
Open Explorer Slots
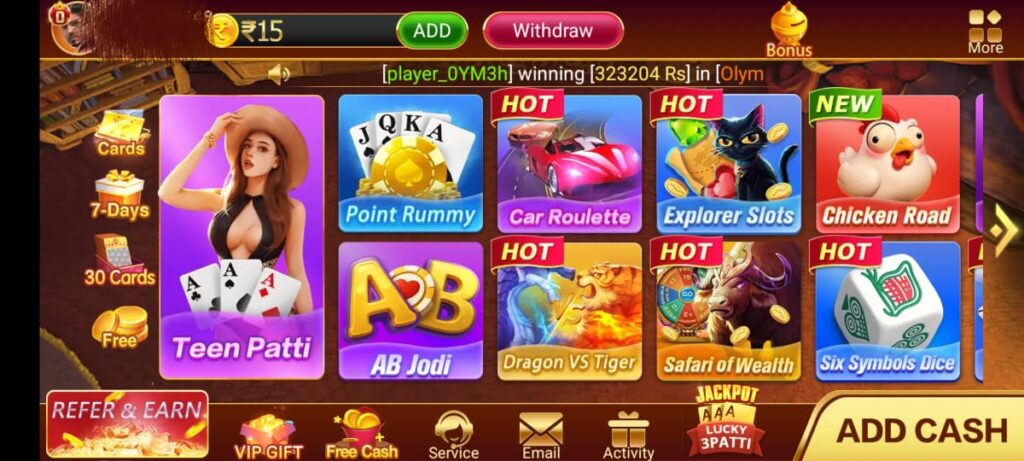(x=728, y=163)
